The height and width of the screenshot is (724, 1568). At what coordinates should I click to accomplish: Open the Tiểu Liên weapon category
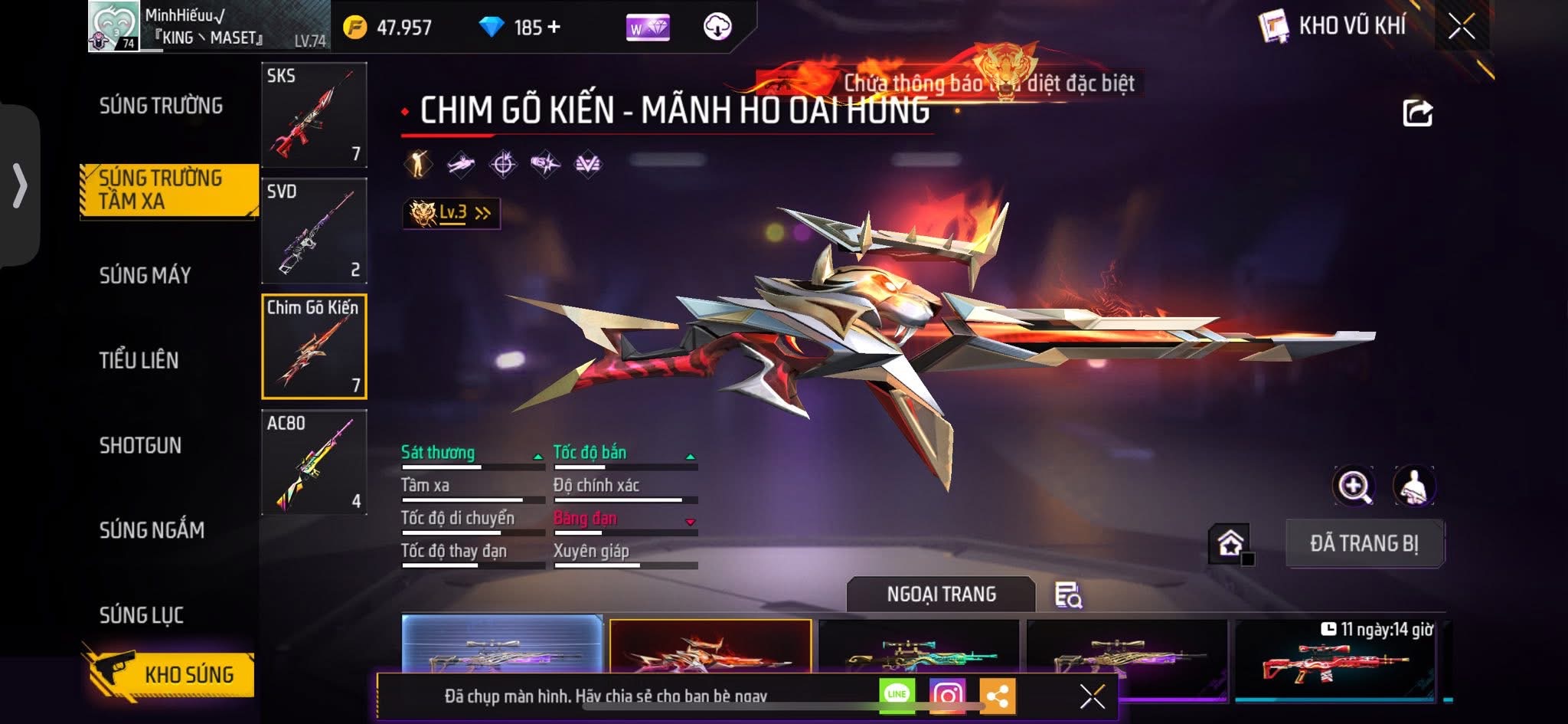point(139,360)
